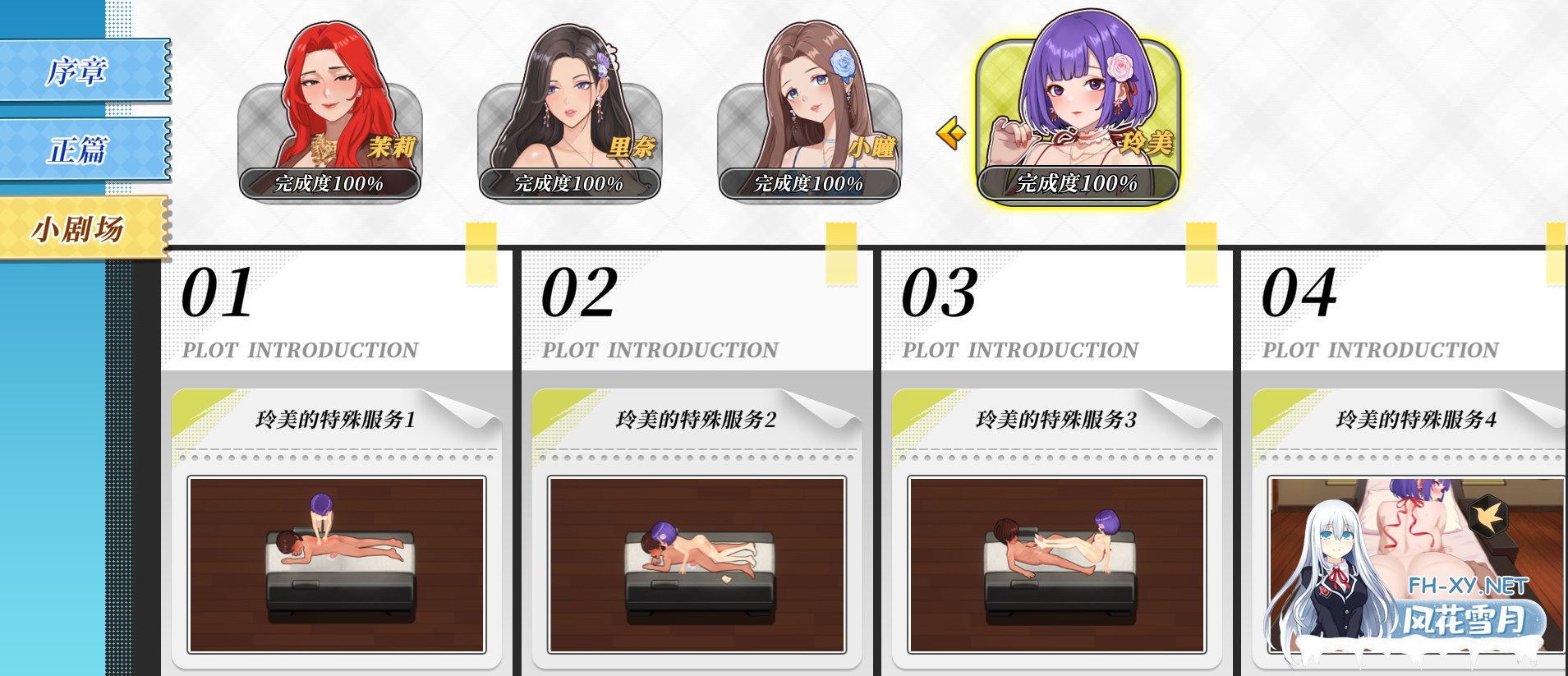Viewport: 1568px width, 676px height.
Task: Click the scene thumbnail under card 03
Action: click(1057, 565)
